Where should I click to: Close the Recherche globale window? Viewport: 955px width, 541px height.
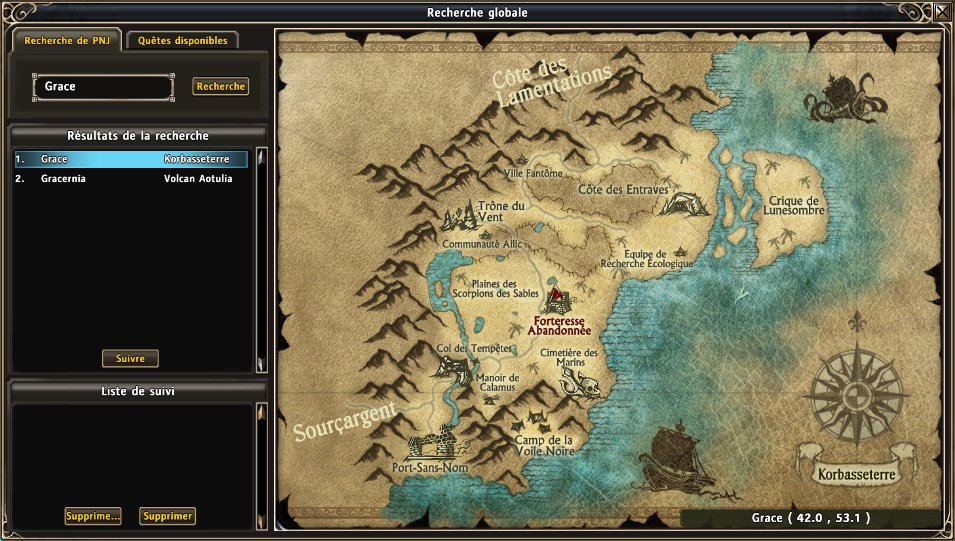(942, 13)
